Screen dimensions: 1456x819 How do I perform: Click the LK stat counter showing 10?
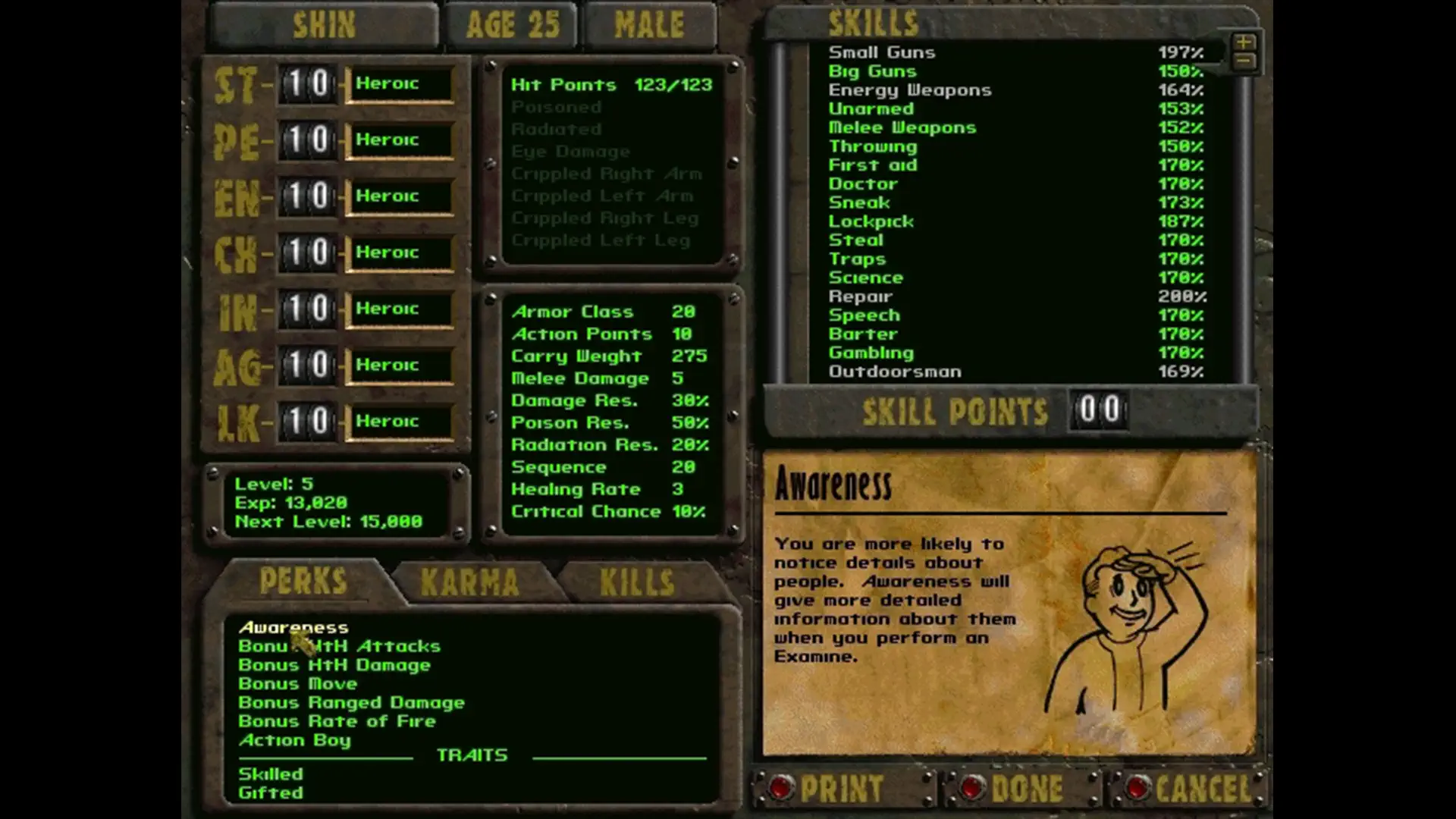point(307,421)
